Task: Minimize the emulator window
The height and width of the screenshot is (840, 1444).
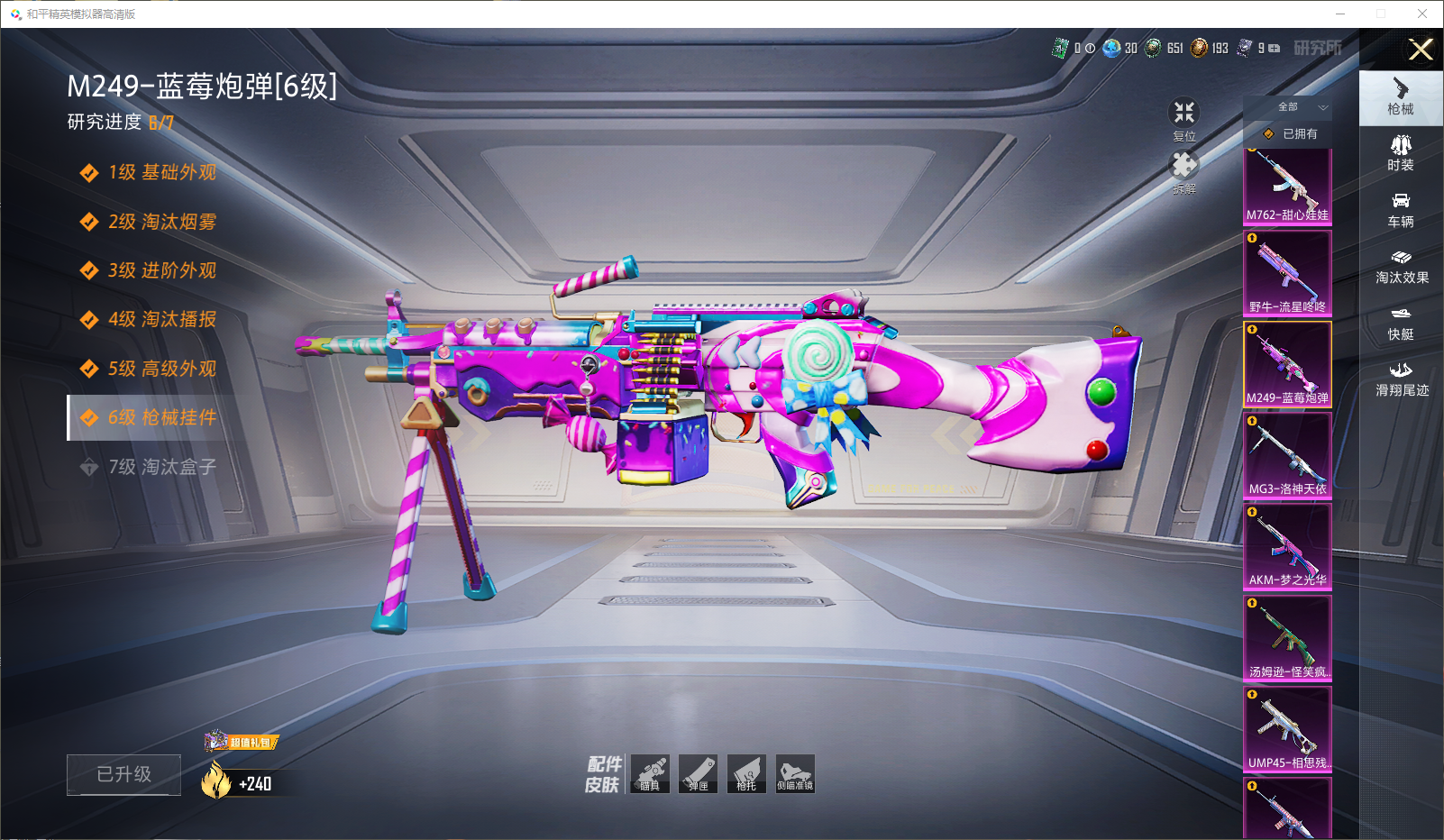Action: 1340,14
